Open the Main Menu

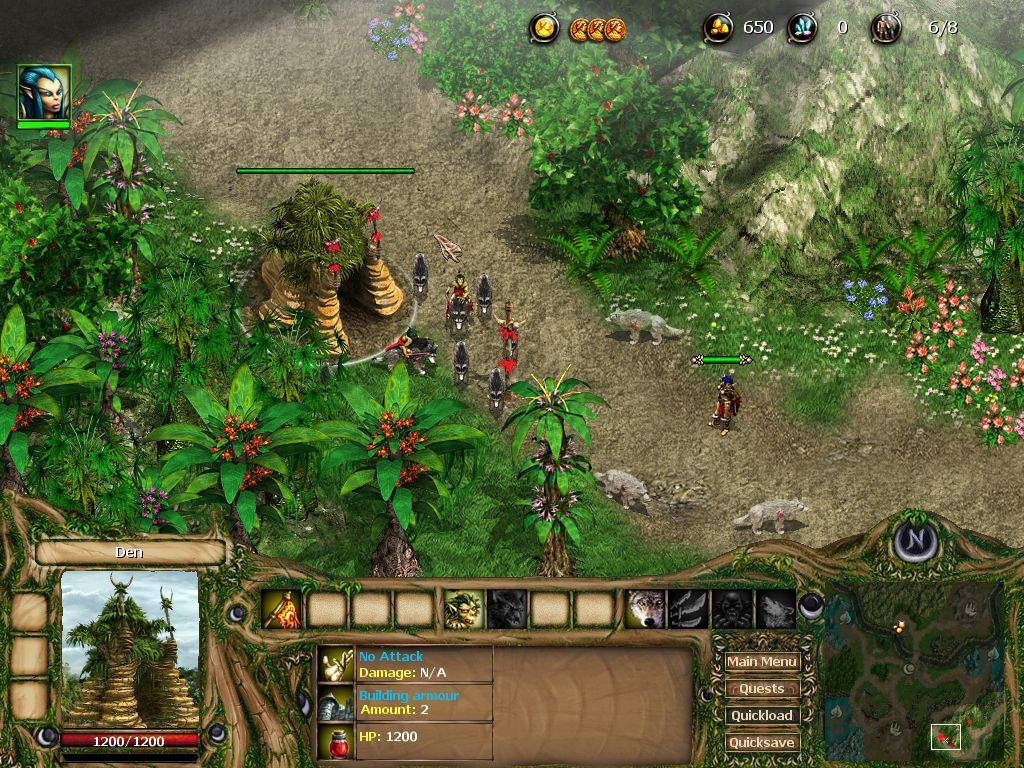(762, 662)
